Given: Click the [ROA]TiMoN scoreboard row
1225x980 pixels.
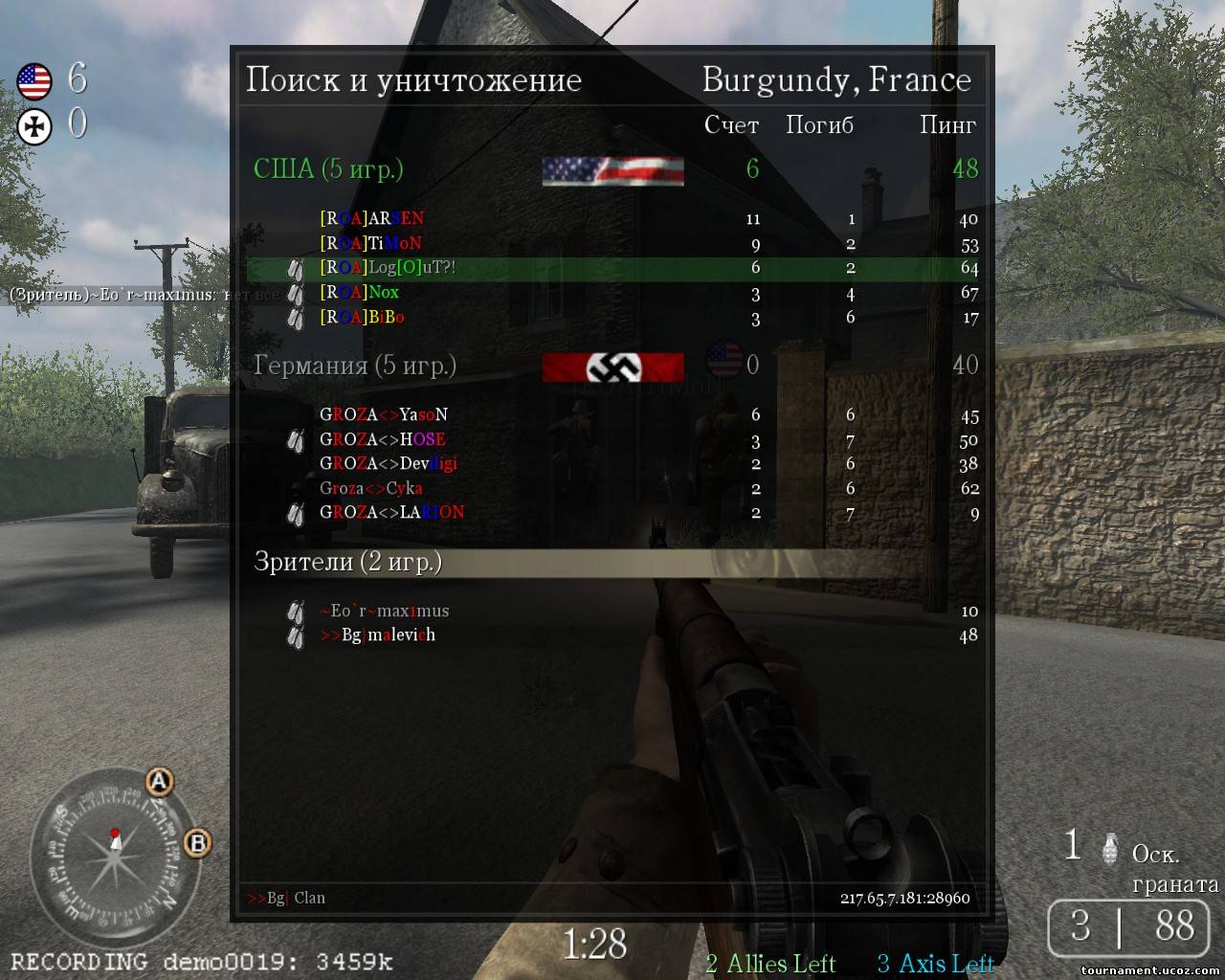Looking at the screenshot, I should pos(371,243).
